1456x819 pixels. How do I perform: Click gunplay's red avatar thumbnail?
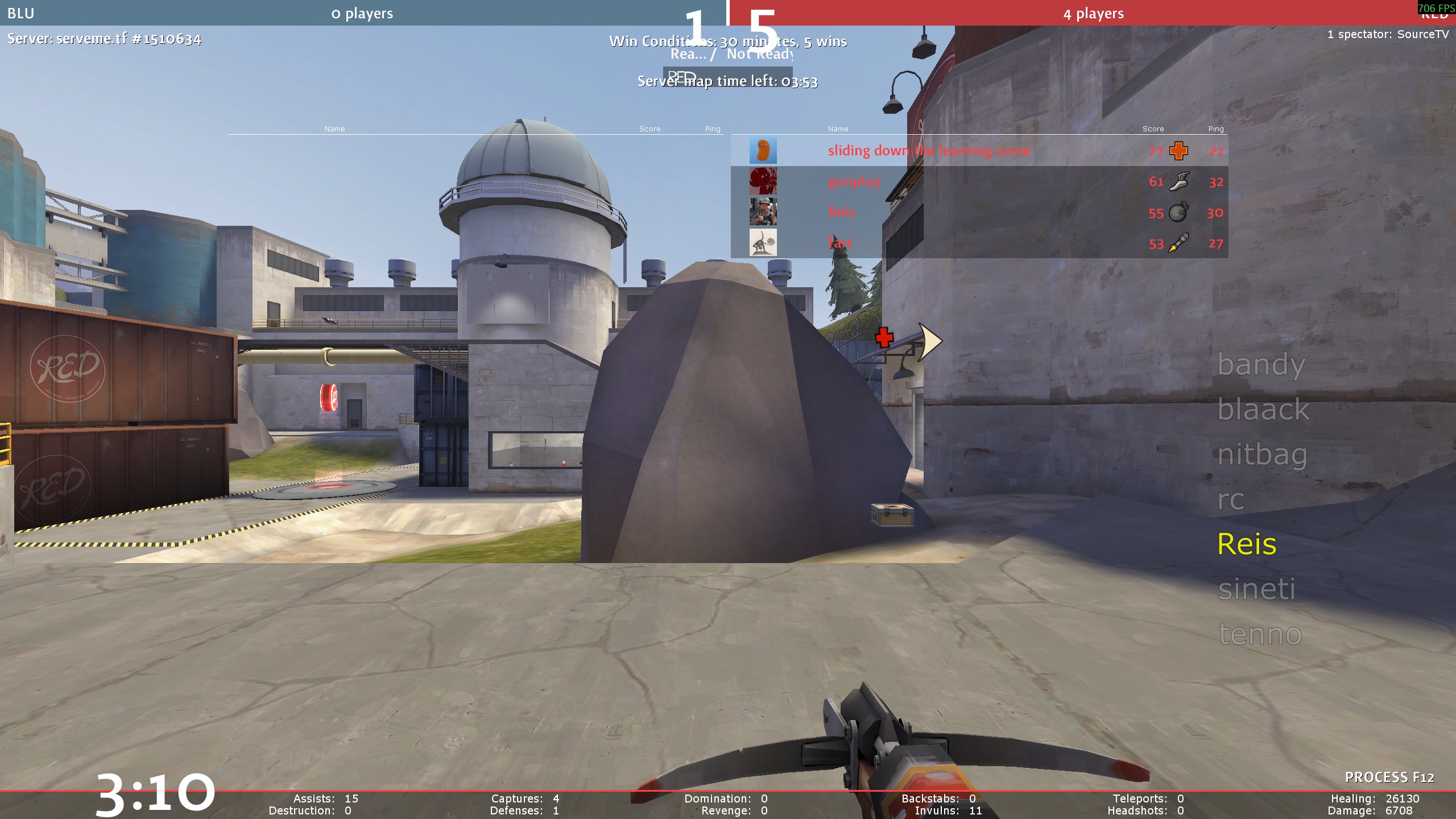(763, 181)
